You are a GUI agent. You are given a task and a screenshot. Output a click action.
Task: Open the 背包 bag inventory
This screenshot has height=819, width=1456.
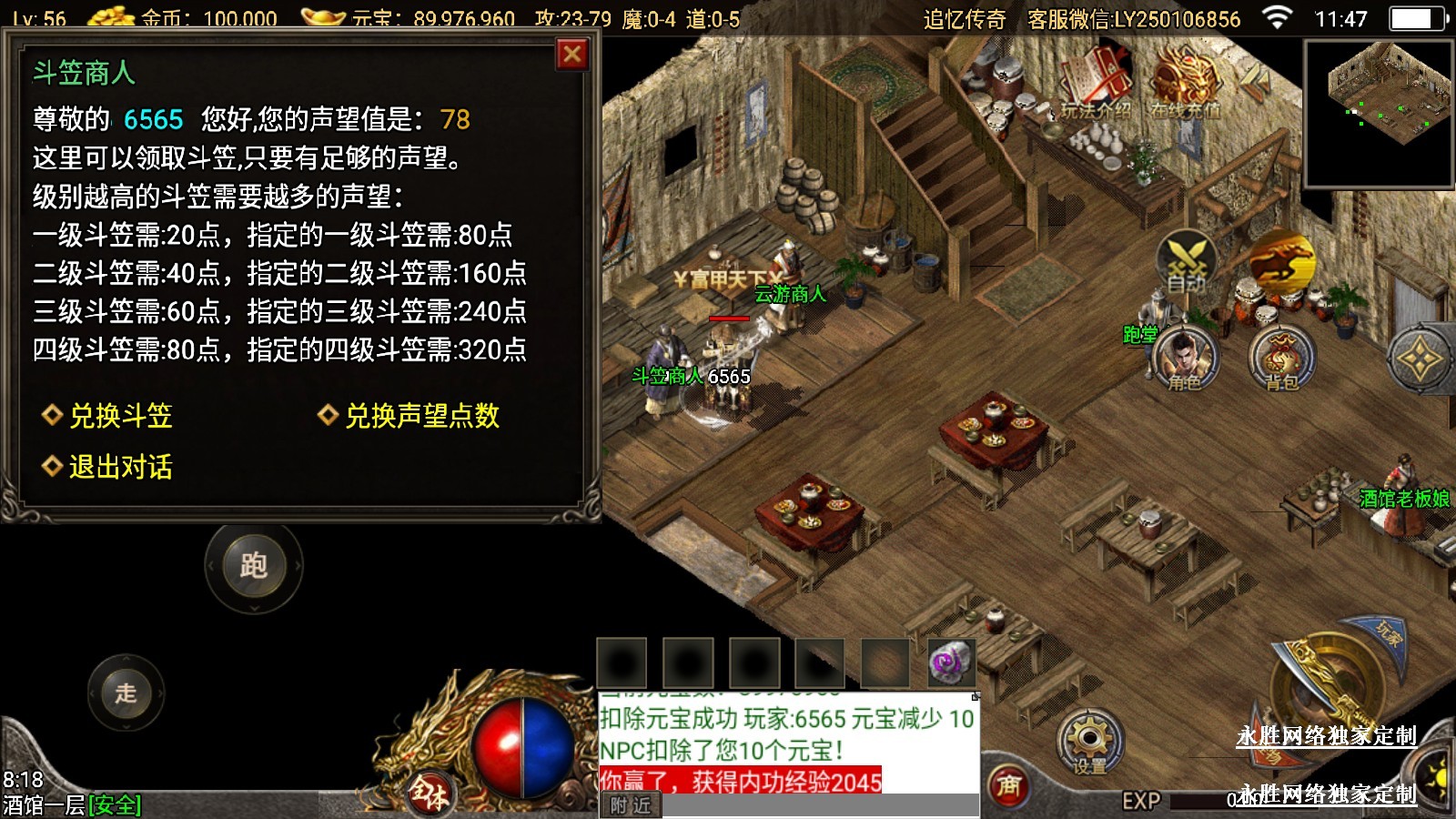point(1281,357)
